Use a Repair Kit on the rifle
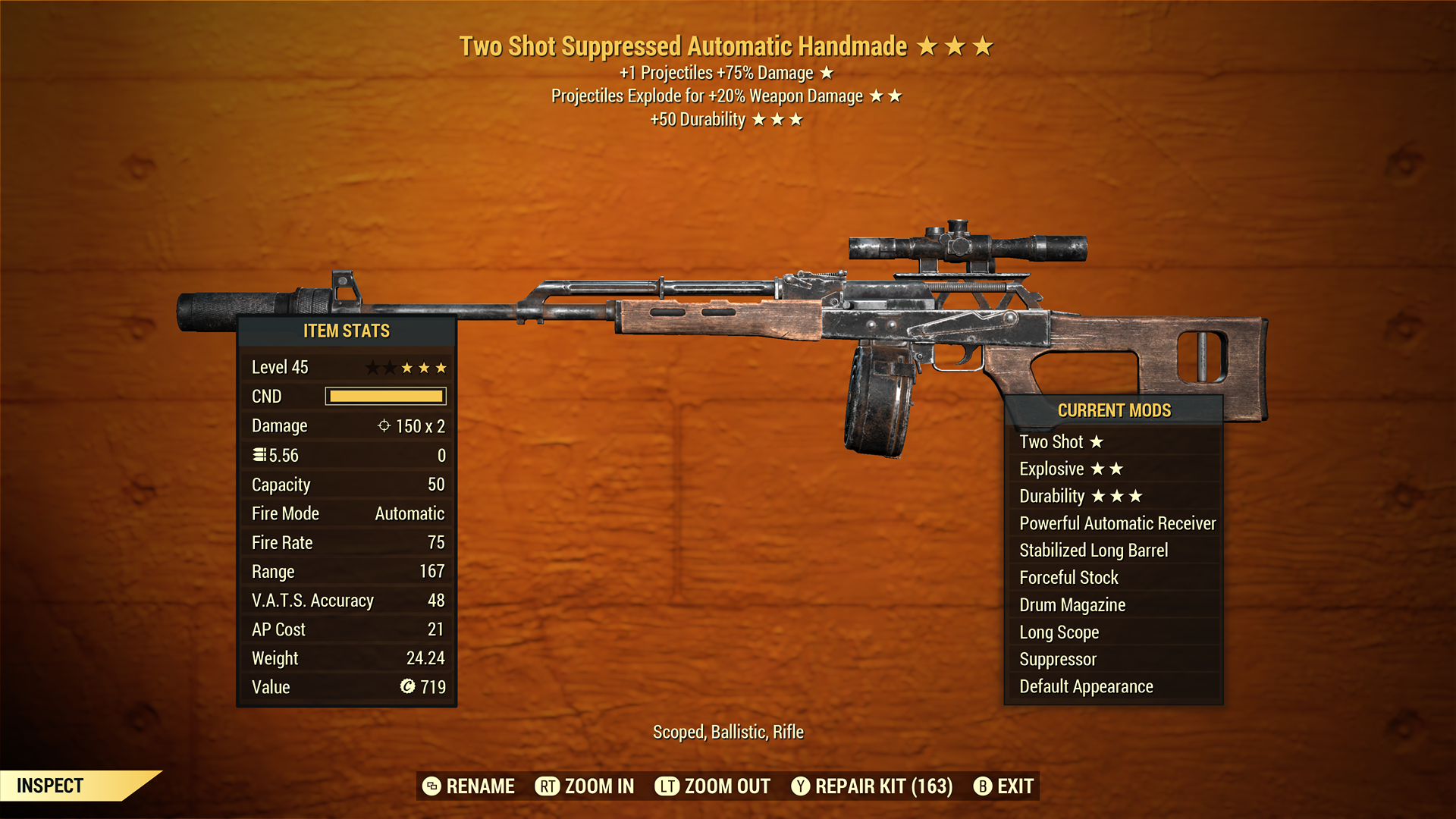 point(872,786)
